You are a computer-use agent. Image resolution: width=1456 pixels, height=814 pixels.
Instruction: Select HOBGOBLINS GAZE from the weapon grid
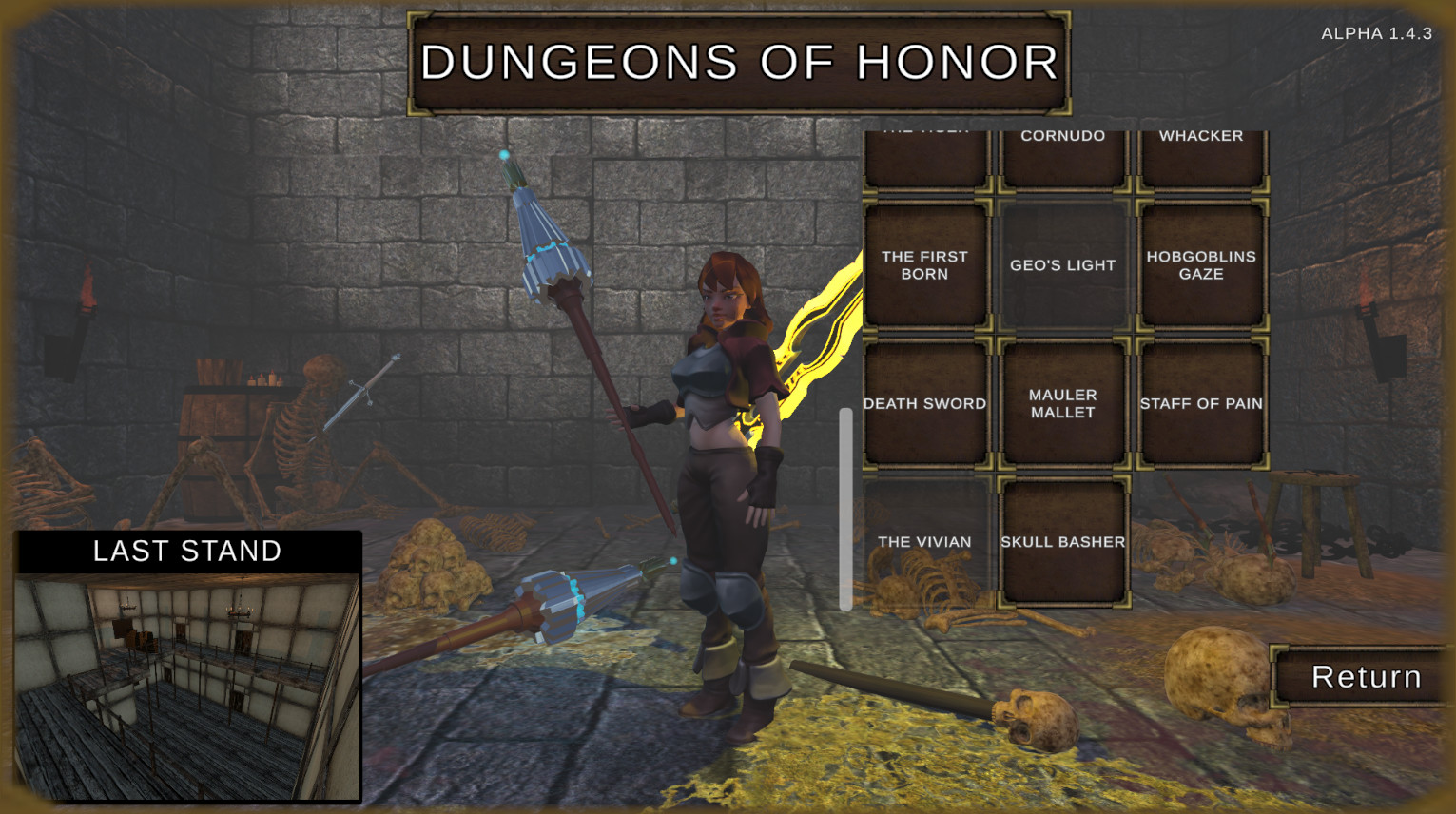pyautogui.click(x=1201, y=265)
